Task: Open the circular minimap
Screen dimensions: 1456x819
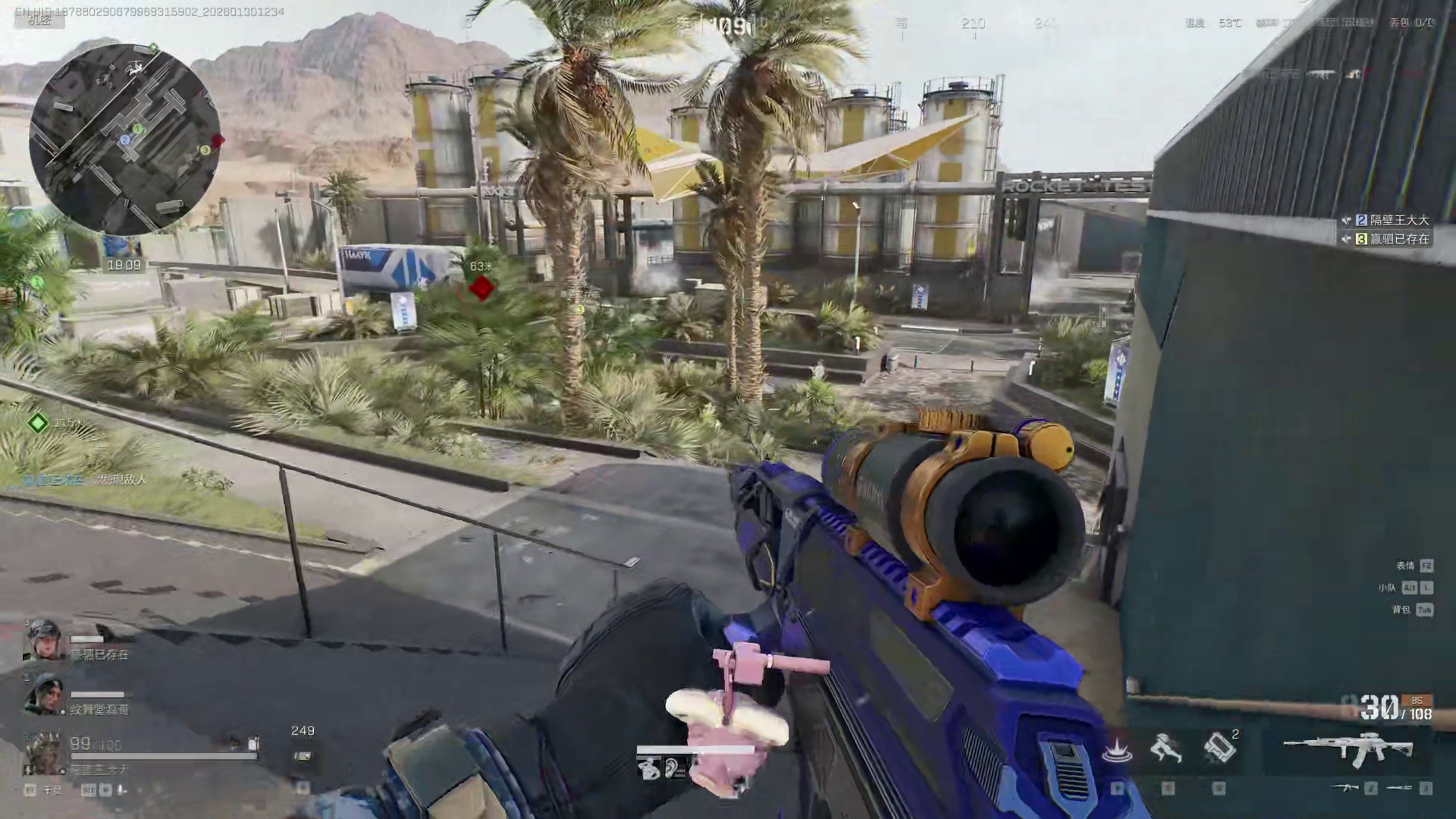Action: (x=125, y=139)
